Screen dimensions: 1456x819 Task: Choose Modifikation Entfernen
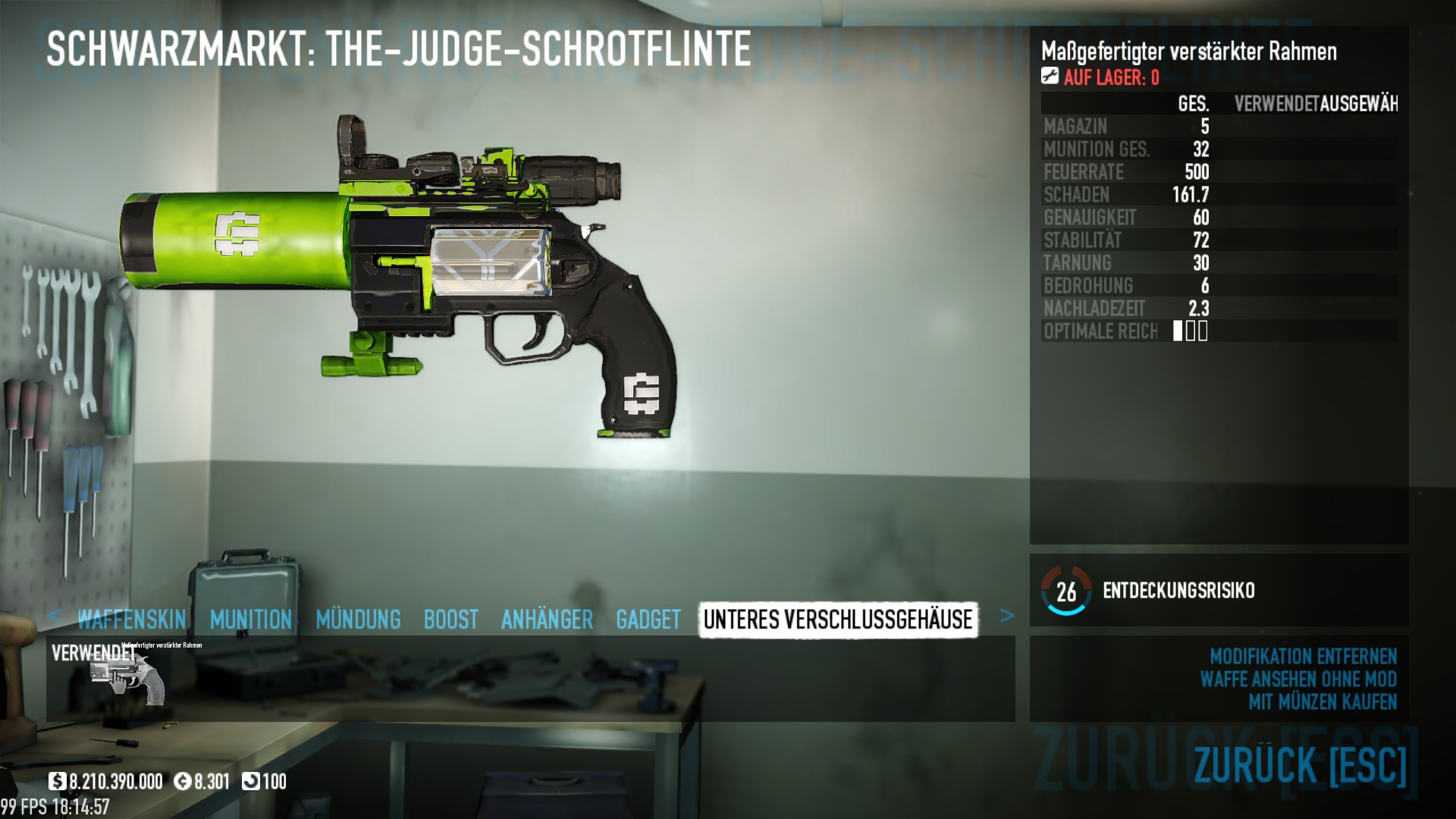click(1303, 656)
